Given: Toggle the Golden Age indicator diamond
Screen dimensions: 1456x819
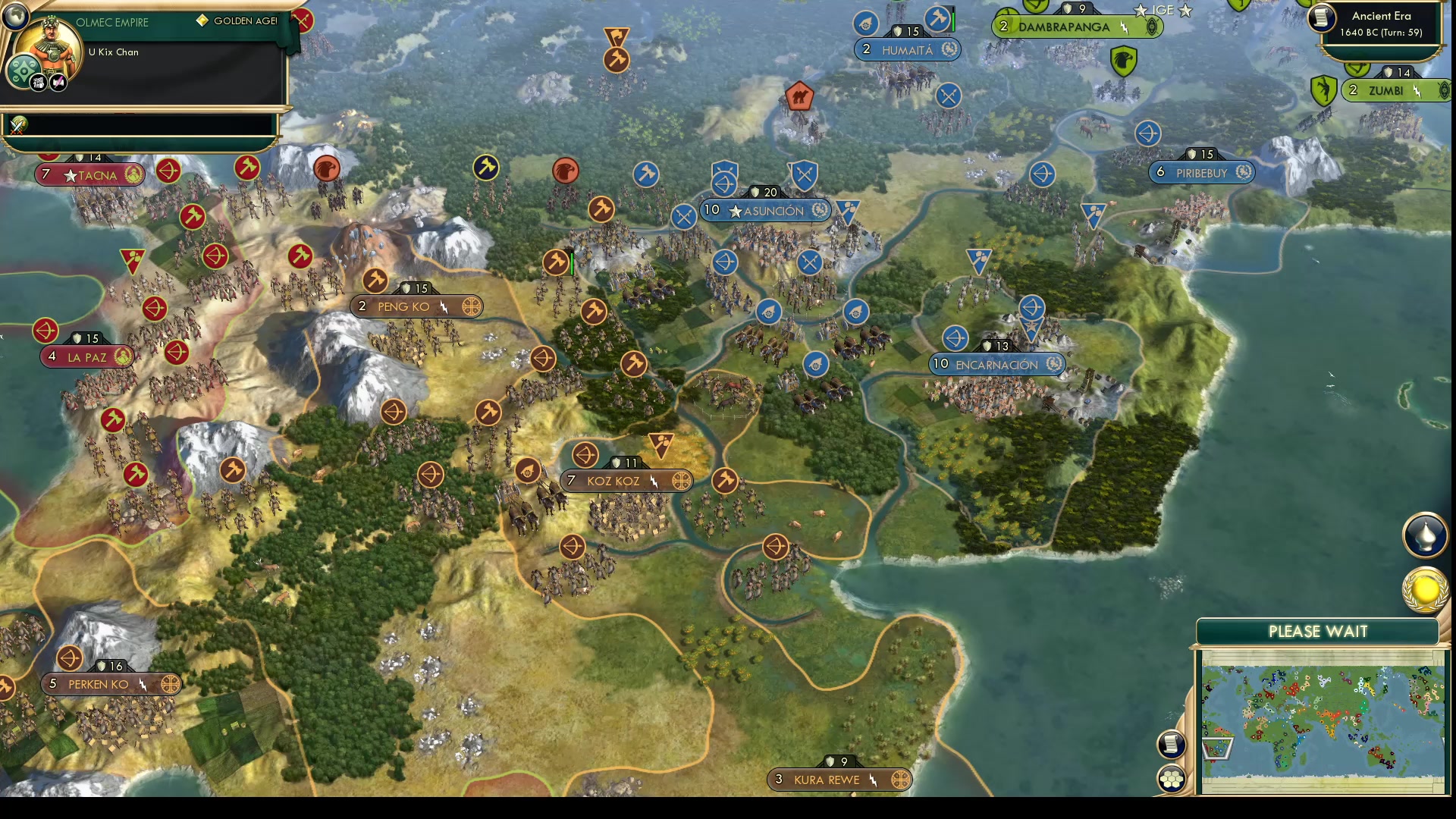Looking at the screenshot, I should coord(202,21).
